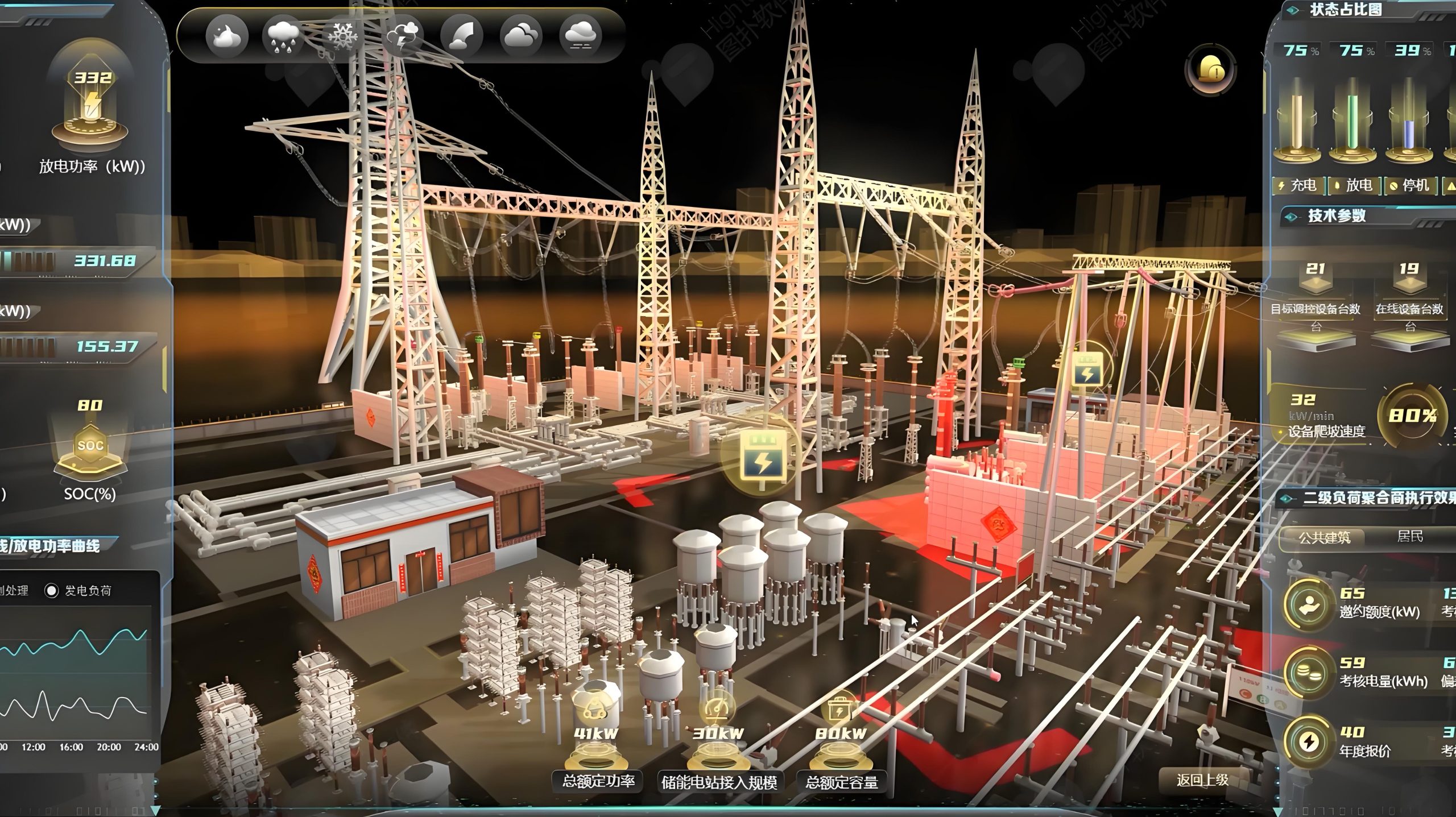Toggle the 充电 legend entry
The image size is (1456, 817).
1298,185
